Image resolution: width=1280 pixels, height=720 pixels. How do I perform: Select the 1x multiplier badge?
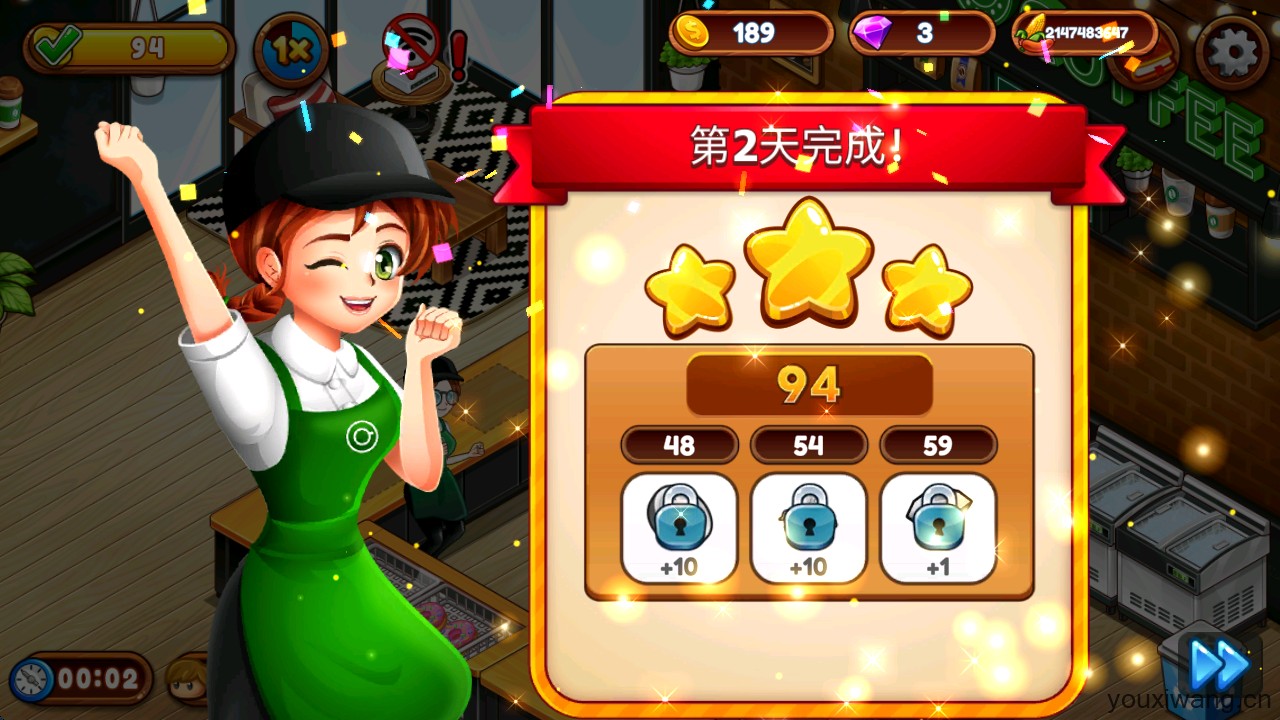(291, 47)
